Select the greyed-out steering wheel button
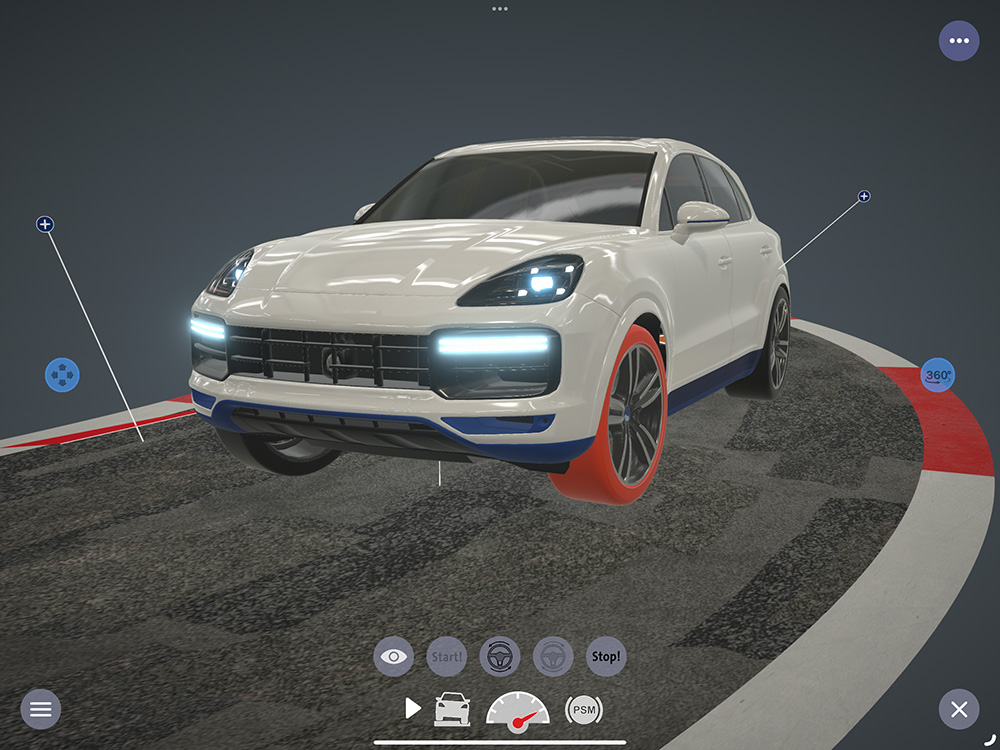 click(553, 657)
